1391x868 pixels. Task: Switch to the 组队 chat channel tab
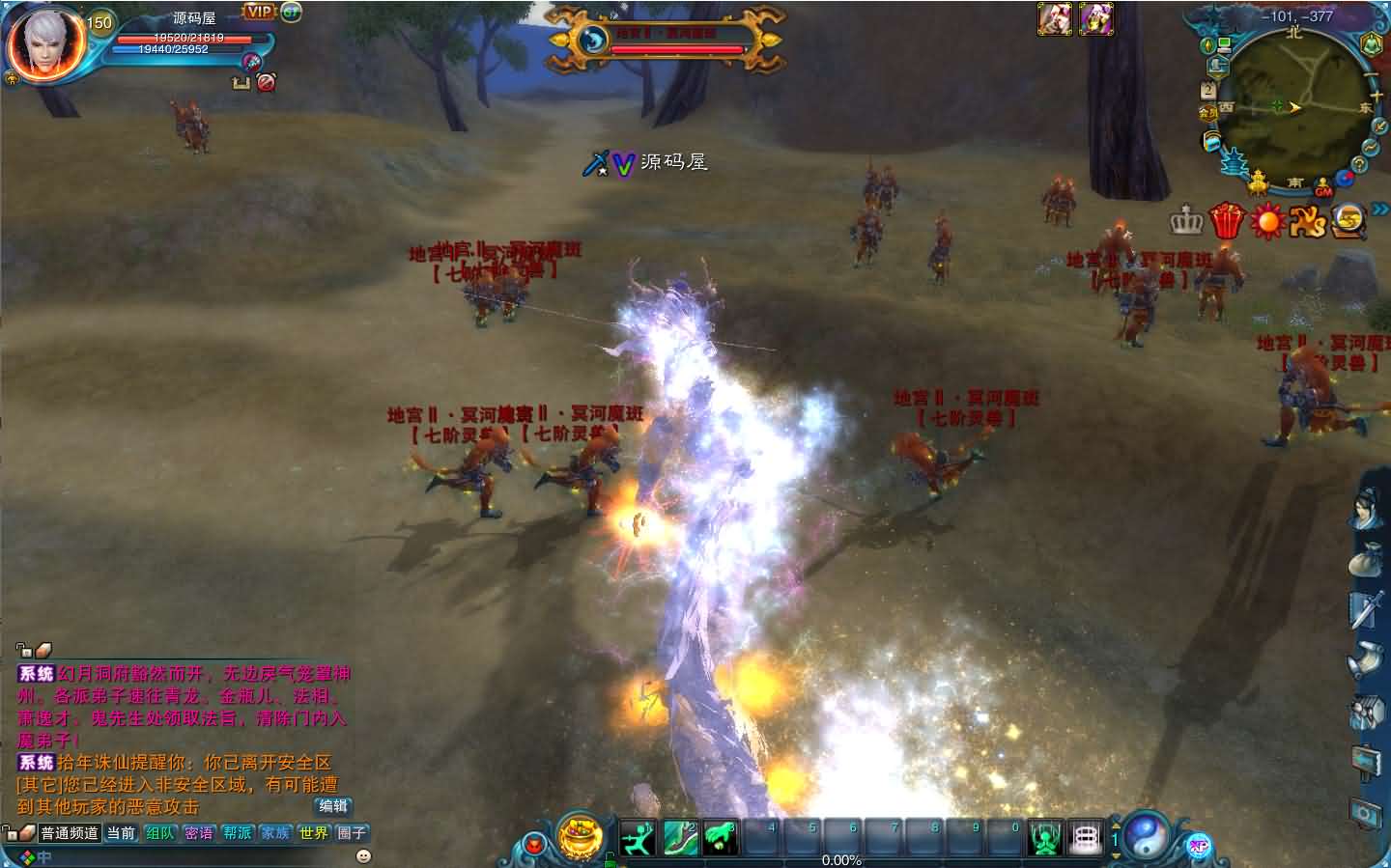pos(160,832)
